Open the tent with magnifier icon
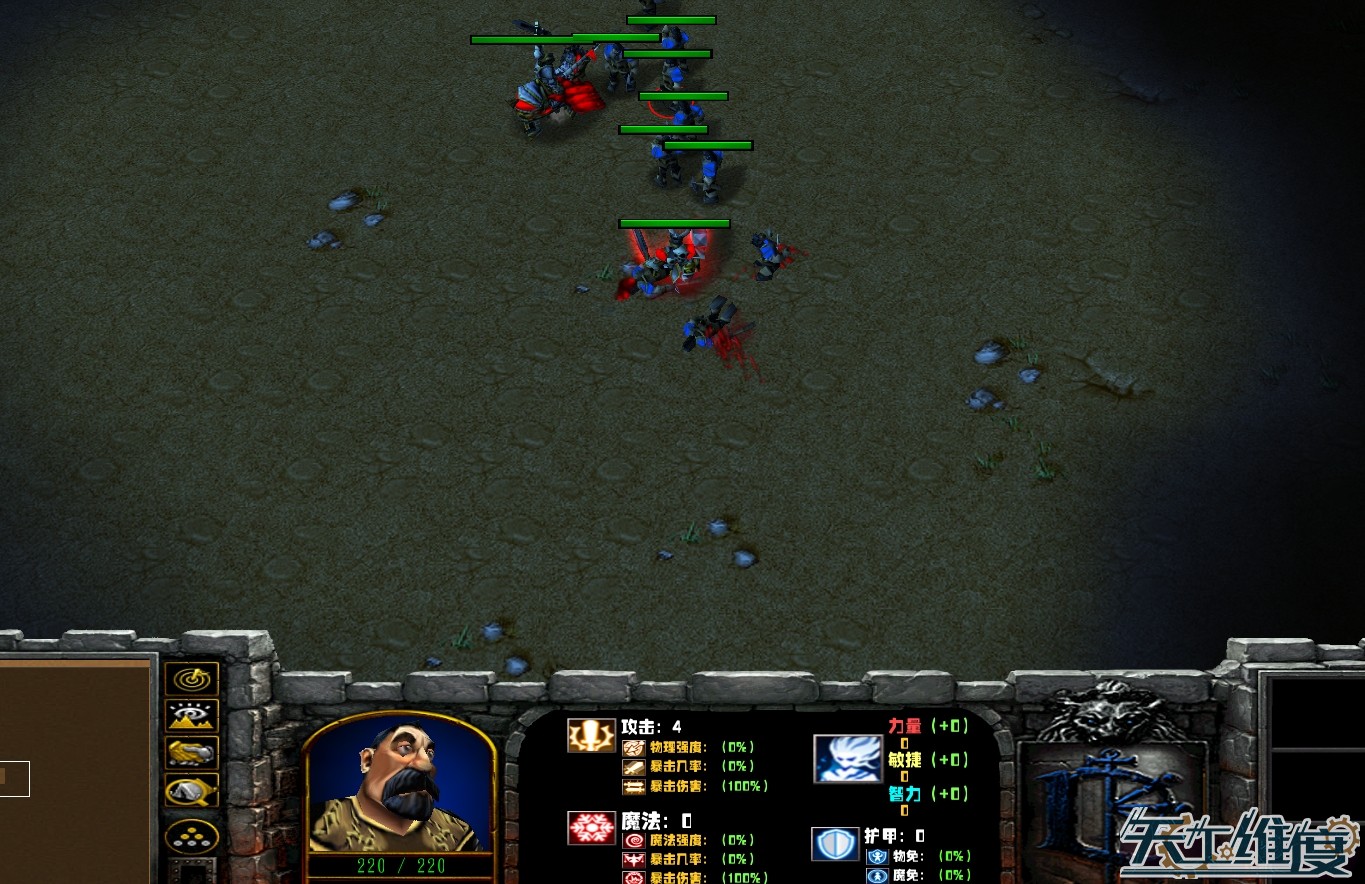The image size is (1365, 884). click(190, 790)
